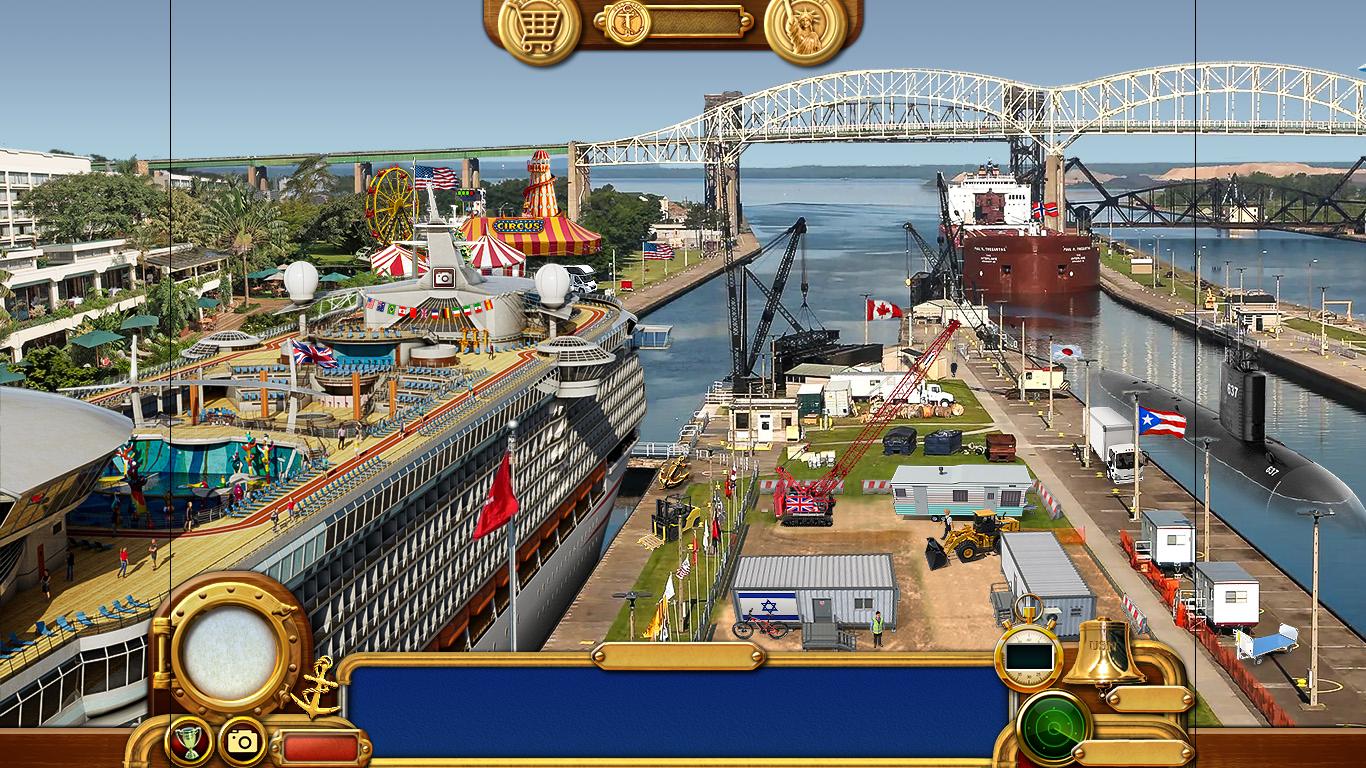This screenshot has height=768, width=1366.
Task: Click the brass porthole window
Action: [x=231, y=653]
